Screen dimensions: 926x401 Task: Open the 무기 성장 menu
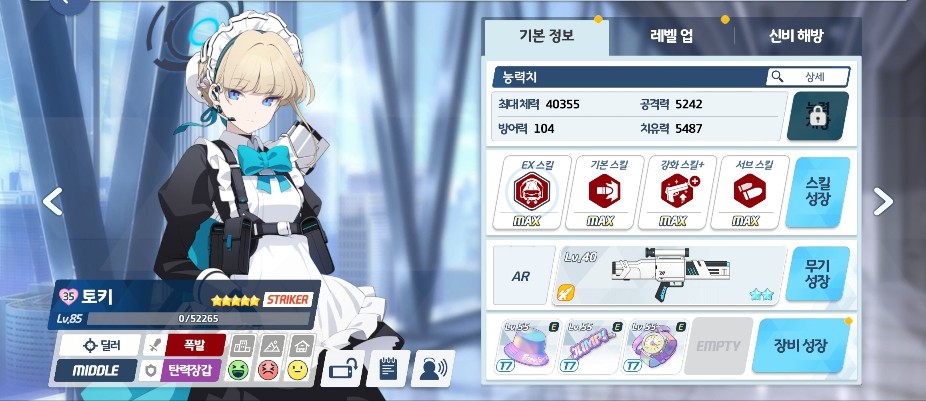[x=817, y=273]
